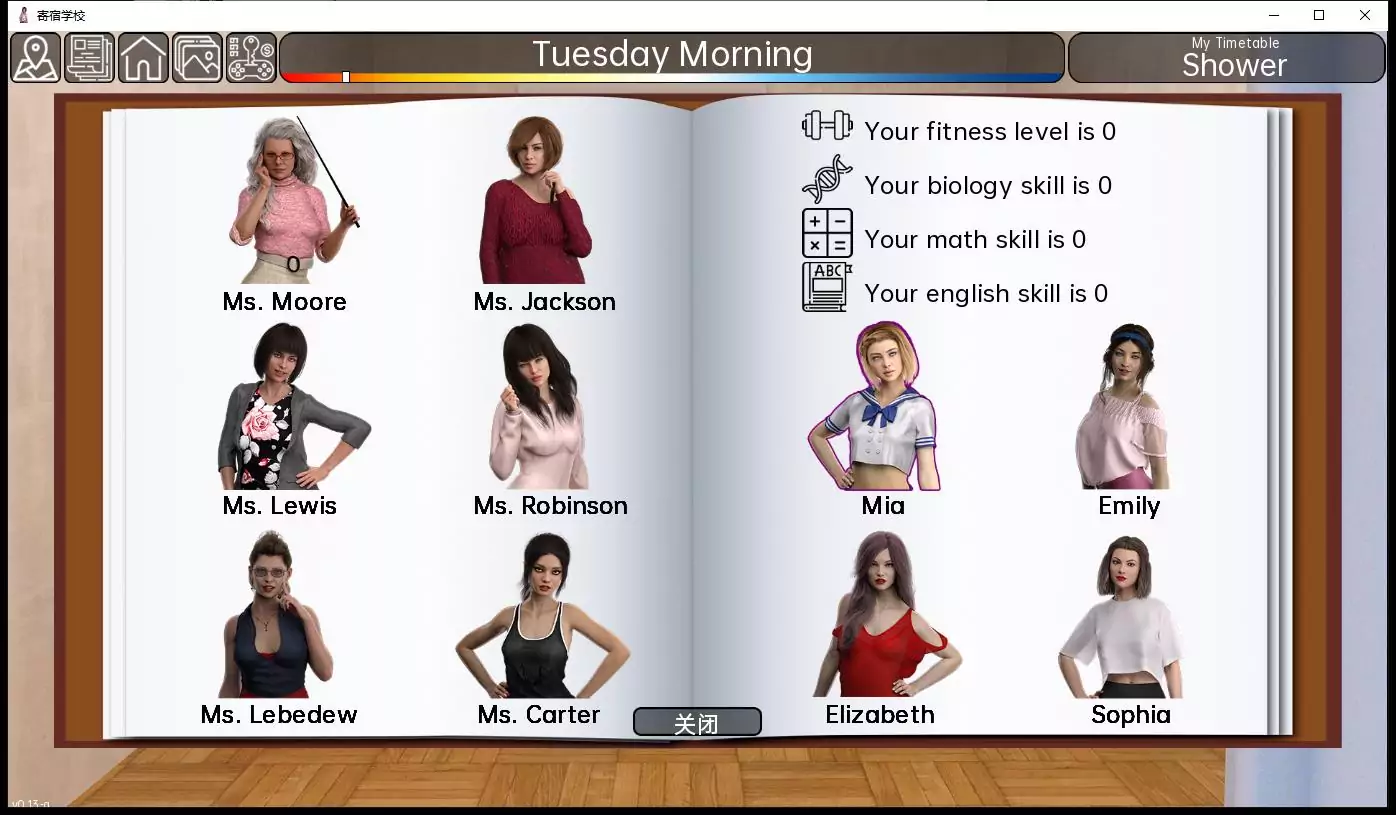The width and height of the screenshot is (1396, 815).
Task: Close the game window
Action: [x=1364, y=15]
